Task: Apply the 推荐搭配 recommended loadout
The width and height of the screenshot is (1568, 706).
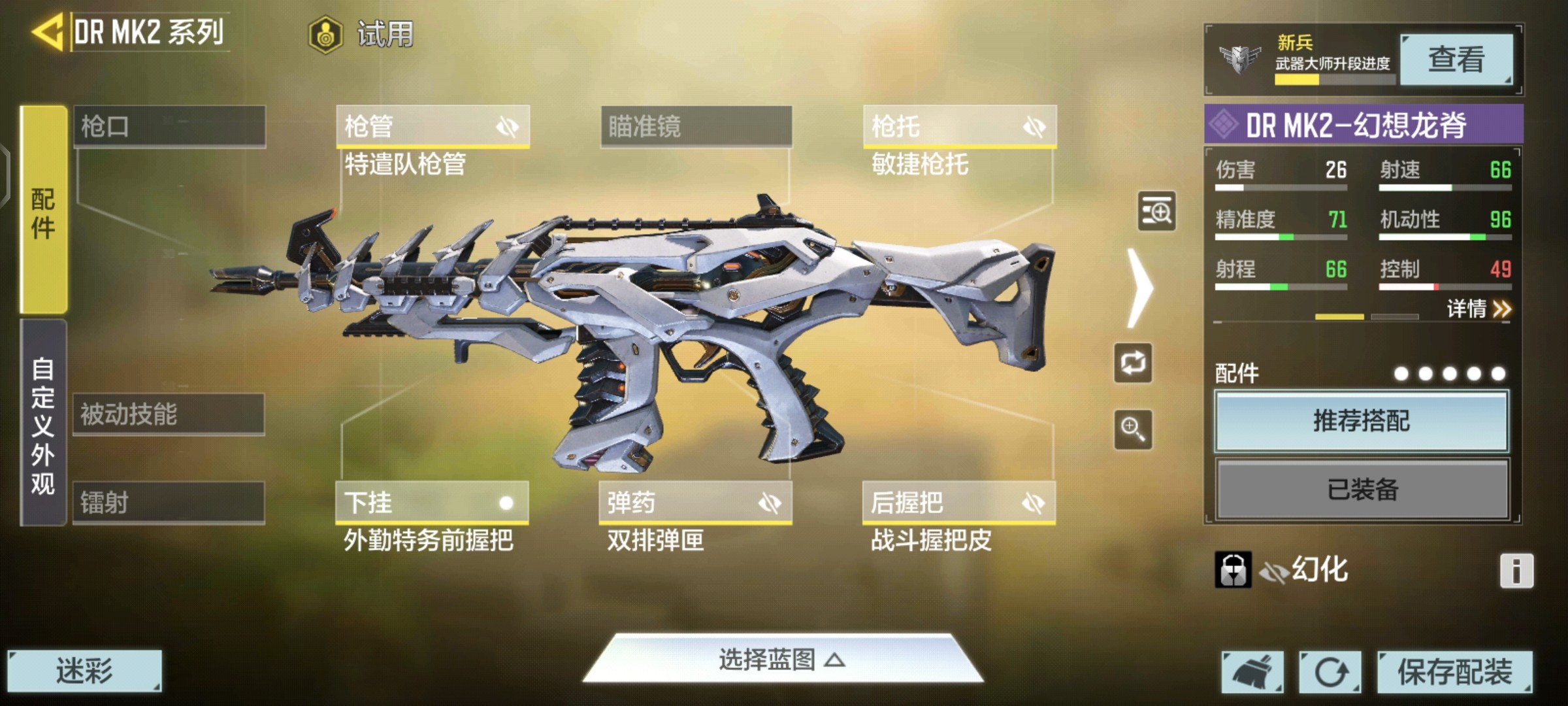Action: [x=1362, y=421]
